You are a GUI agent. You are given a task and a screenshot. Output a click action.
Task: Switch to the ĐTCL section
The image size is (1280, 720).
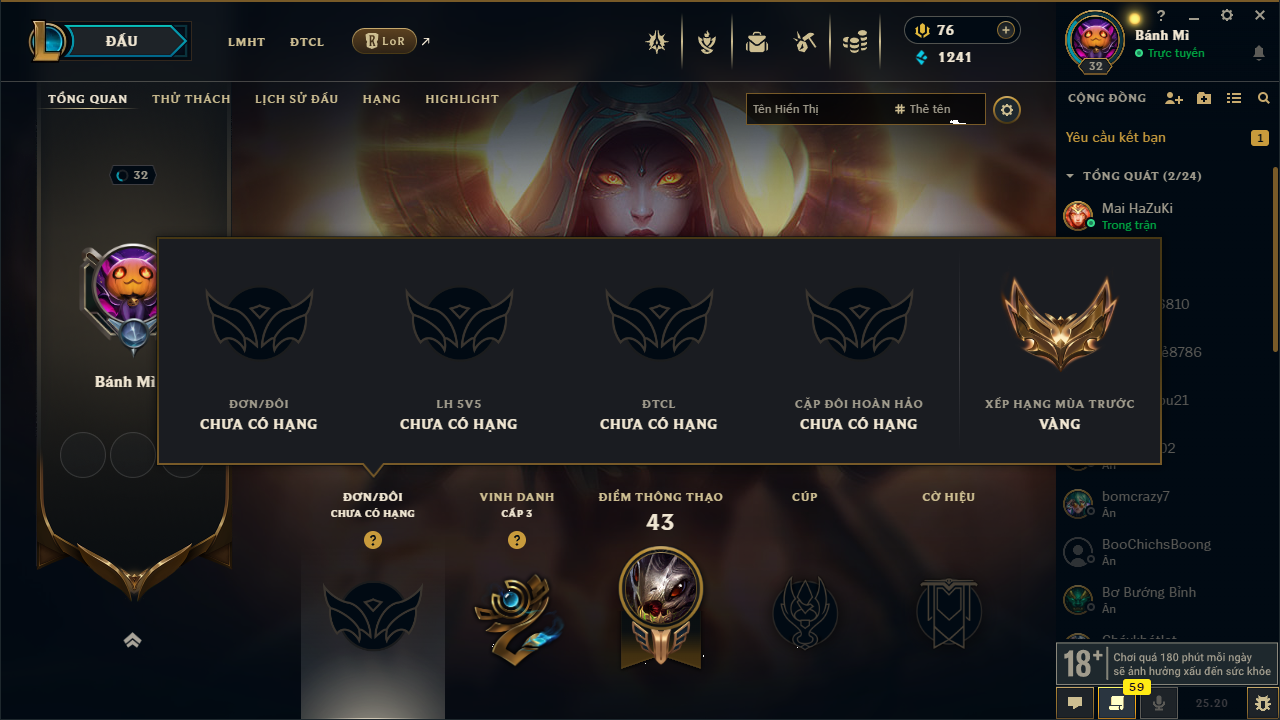point(307,42)
